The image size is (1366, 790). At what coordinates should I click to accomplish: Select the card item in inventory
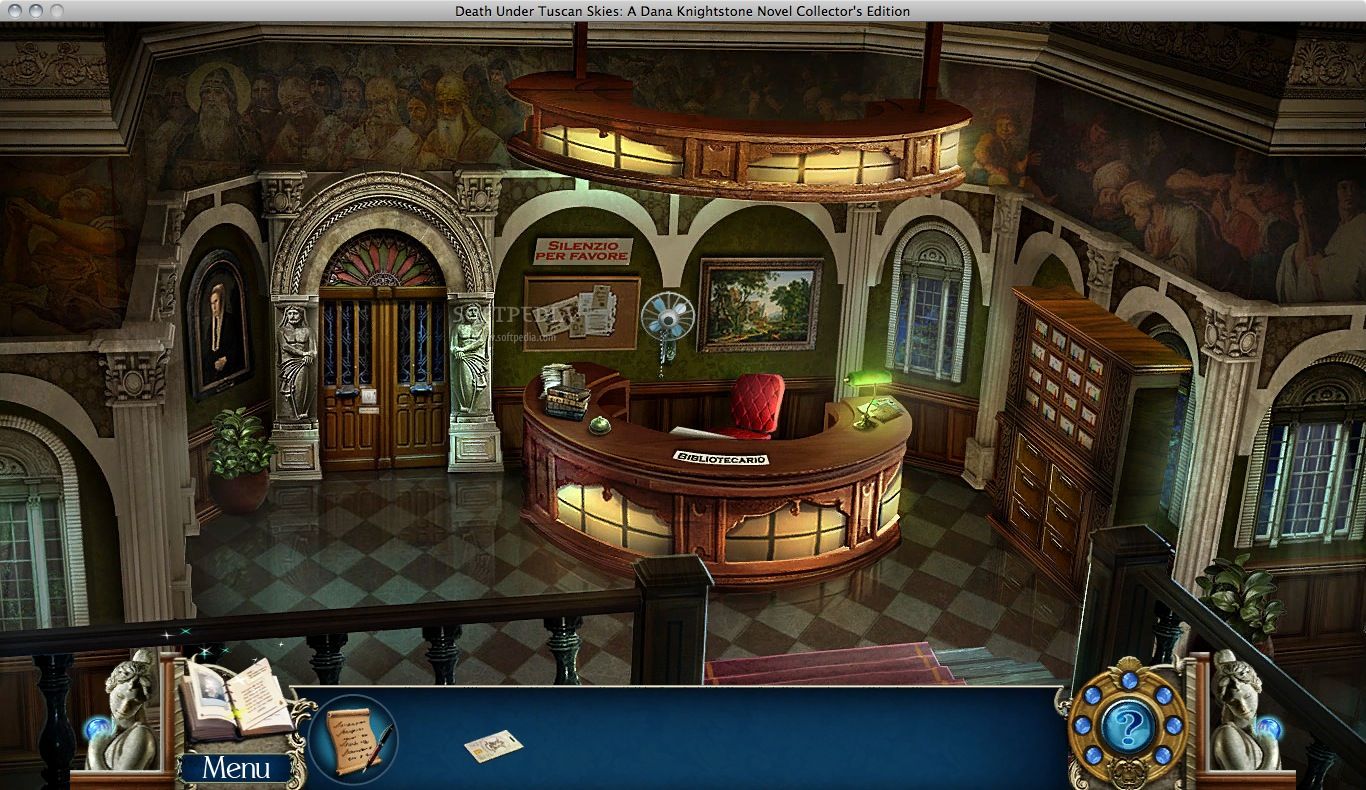[493, 746]
